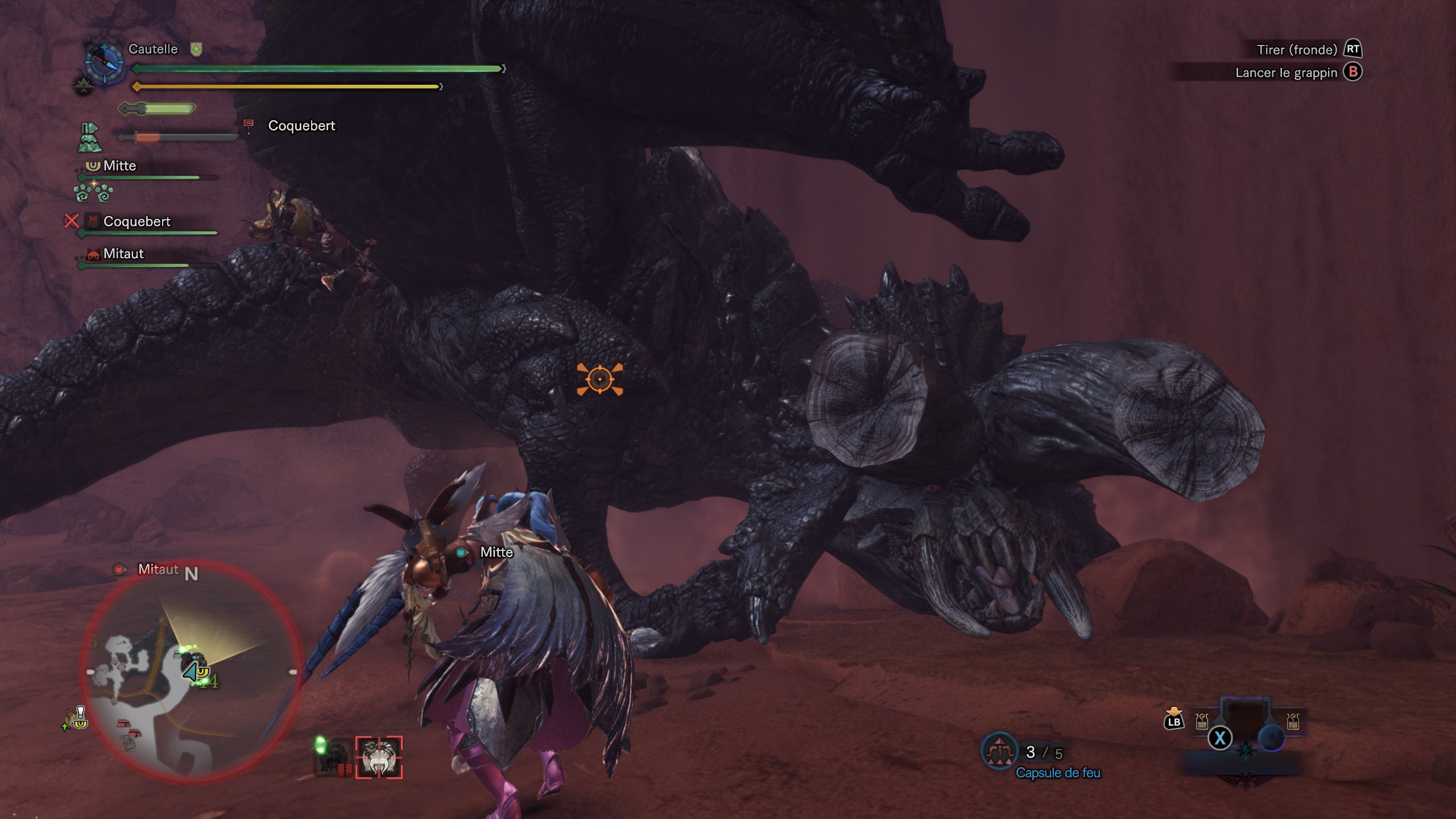Select party member Mitte in the list
1456x819 pixels.
(x=119, y=166)
